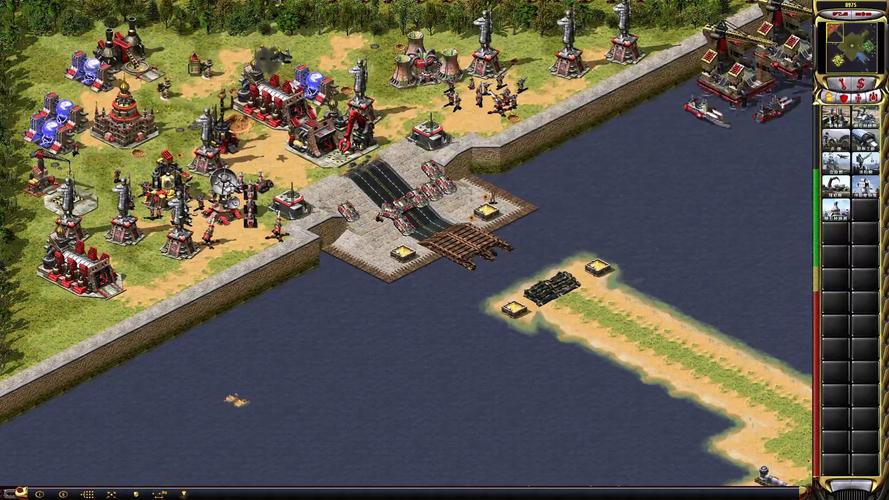Click the crossed-arrows icon on the command bar
This screenshot has width=889, height=500.
[x=110, y=494]
